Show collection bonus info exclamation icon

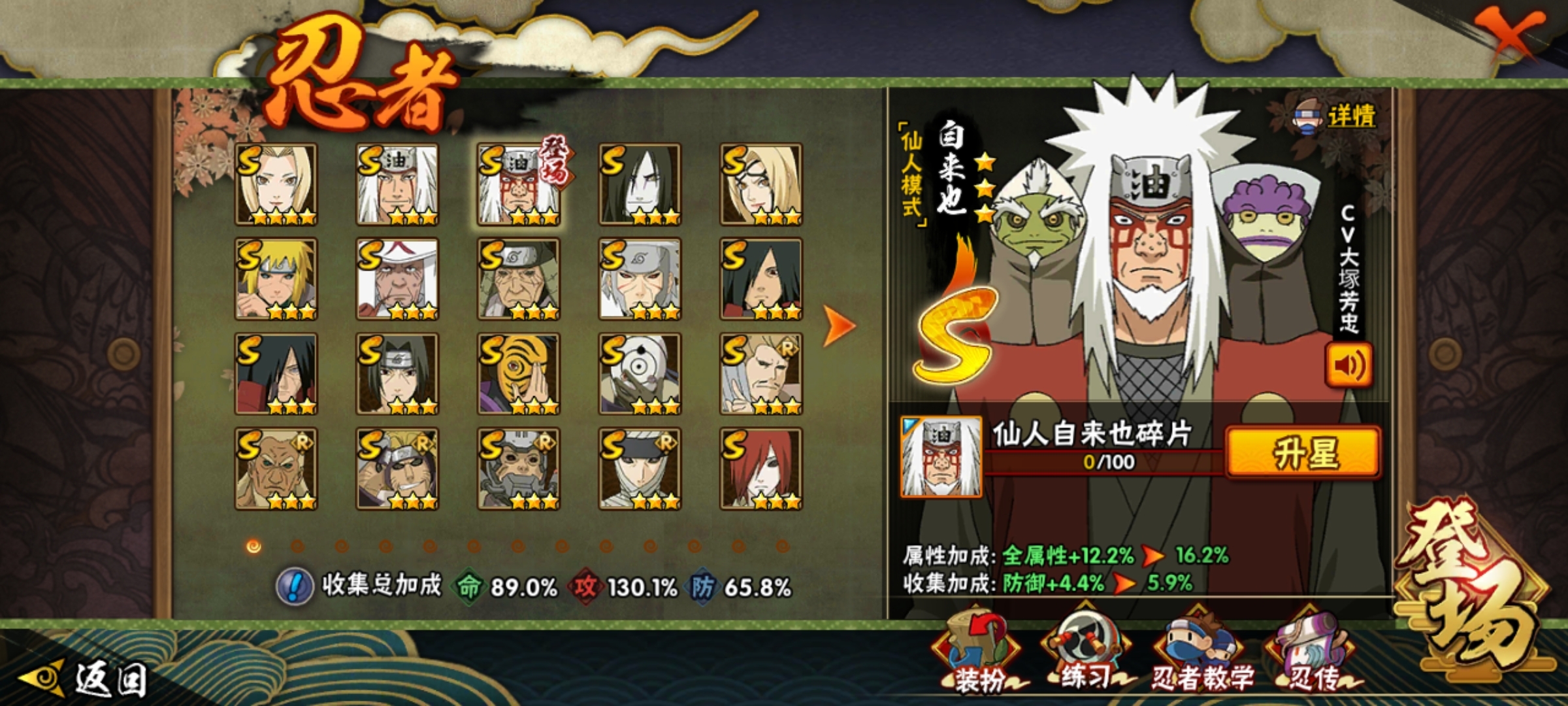(x=295, y=586)
